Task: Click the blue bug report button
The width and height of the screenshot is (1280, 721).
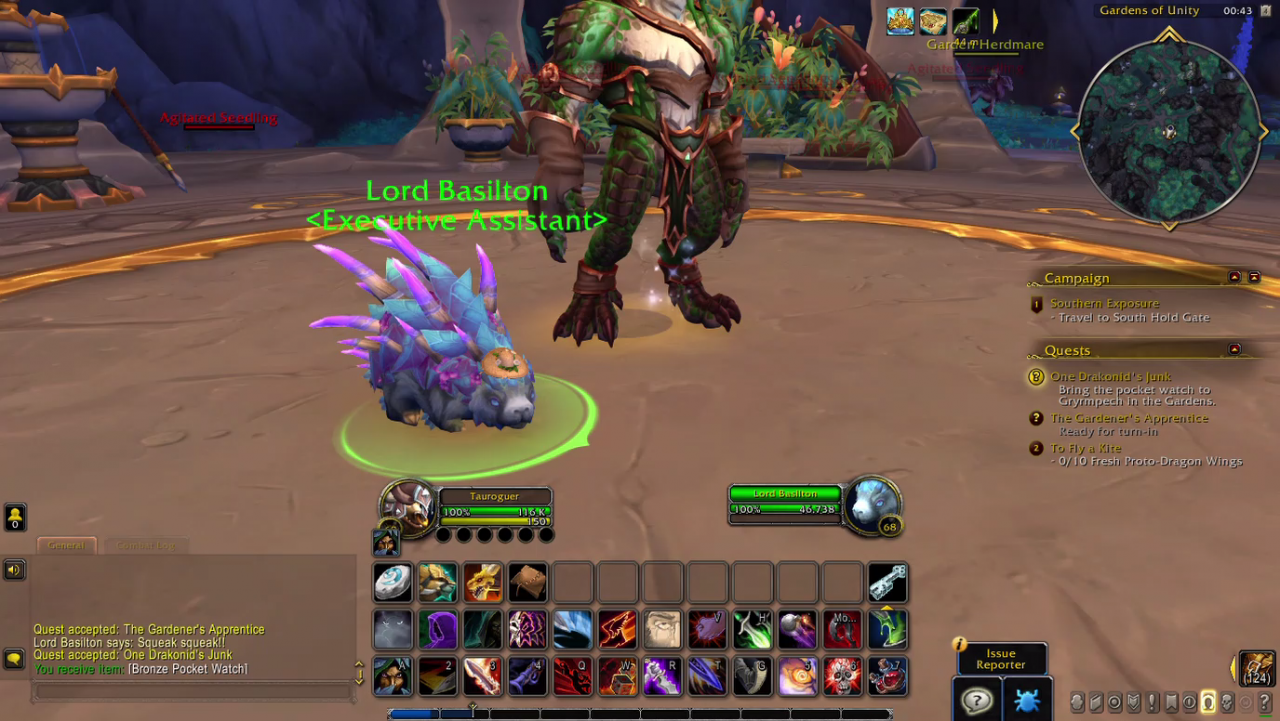Action: tap(1026, 700)
